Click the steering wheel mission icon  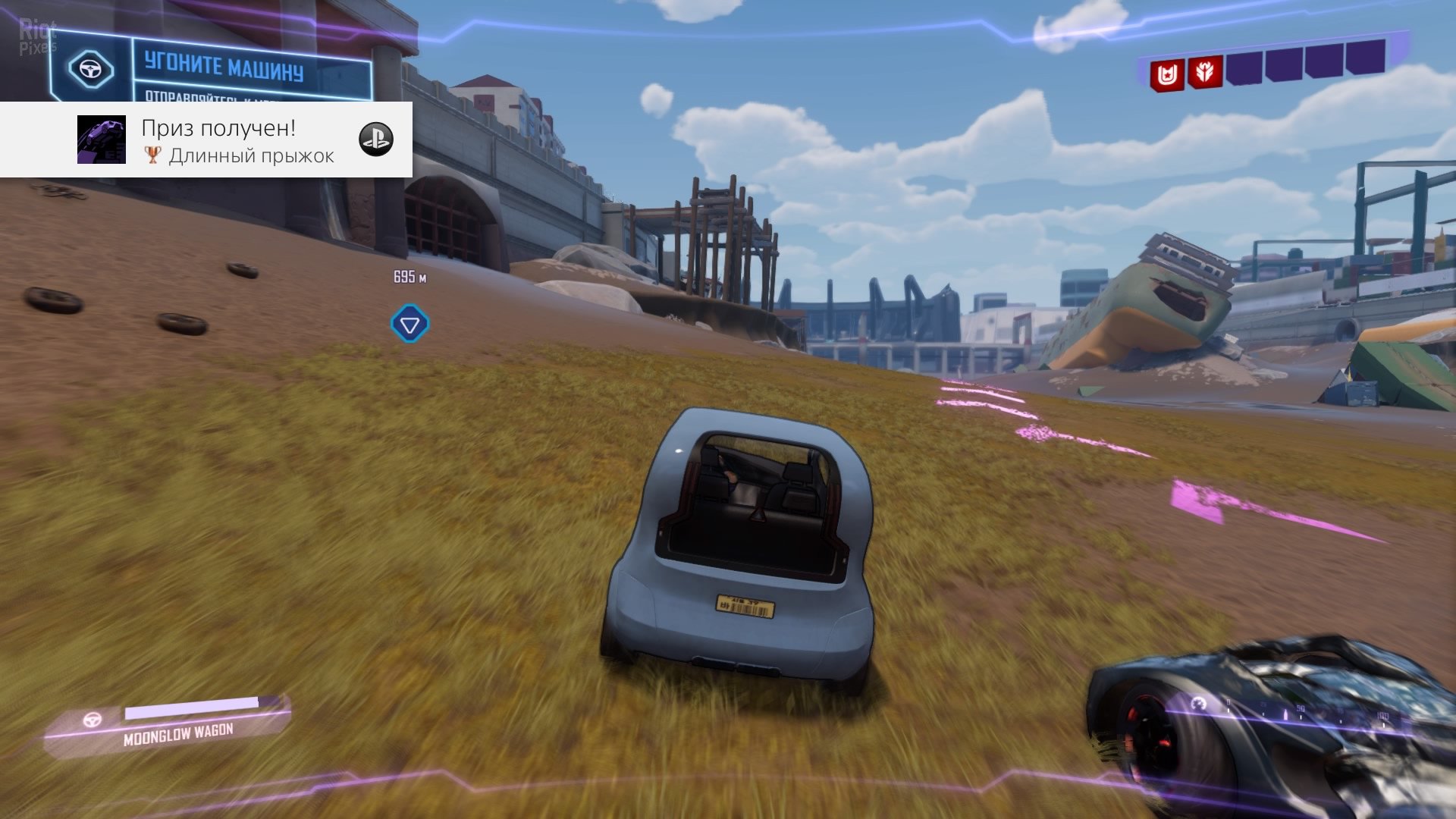pyautogui.click(x=91, y=70)
